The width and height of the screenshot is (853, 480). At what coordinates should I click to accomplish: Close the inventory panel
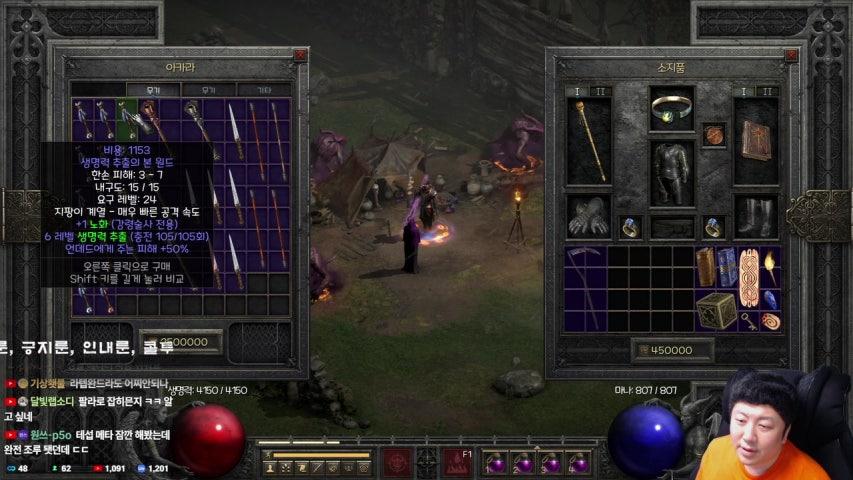click(x=791, y=56)
